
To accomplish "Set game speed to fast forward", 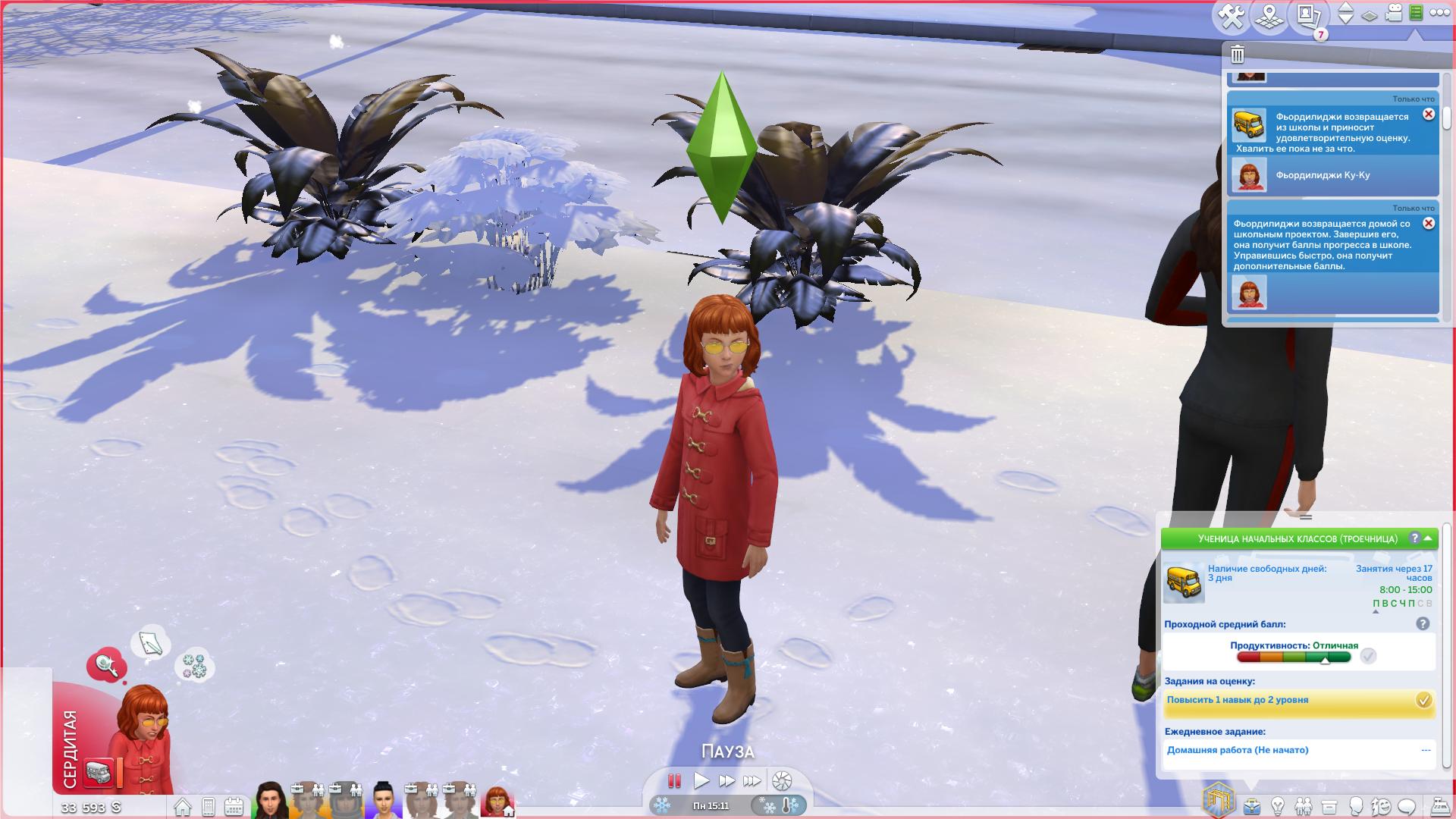I will [726, 780].
